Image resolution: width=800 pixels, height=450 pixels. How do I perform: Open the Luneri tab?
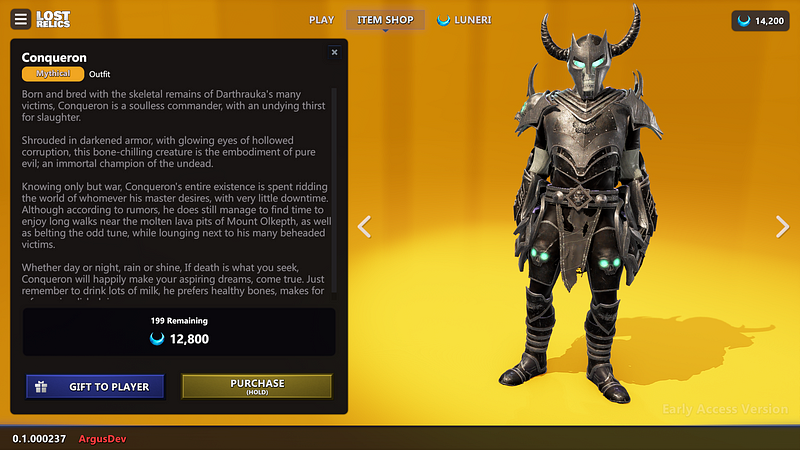point(465,20)
